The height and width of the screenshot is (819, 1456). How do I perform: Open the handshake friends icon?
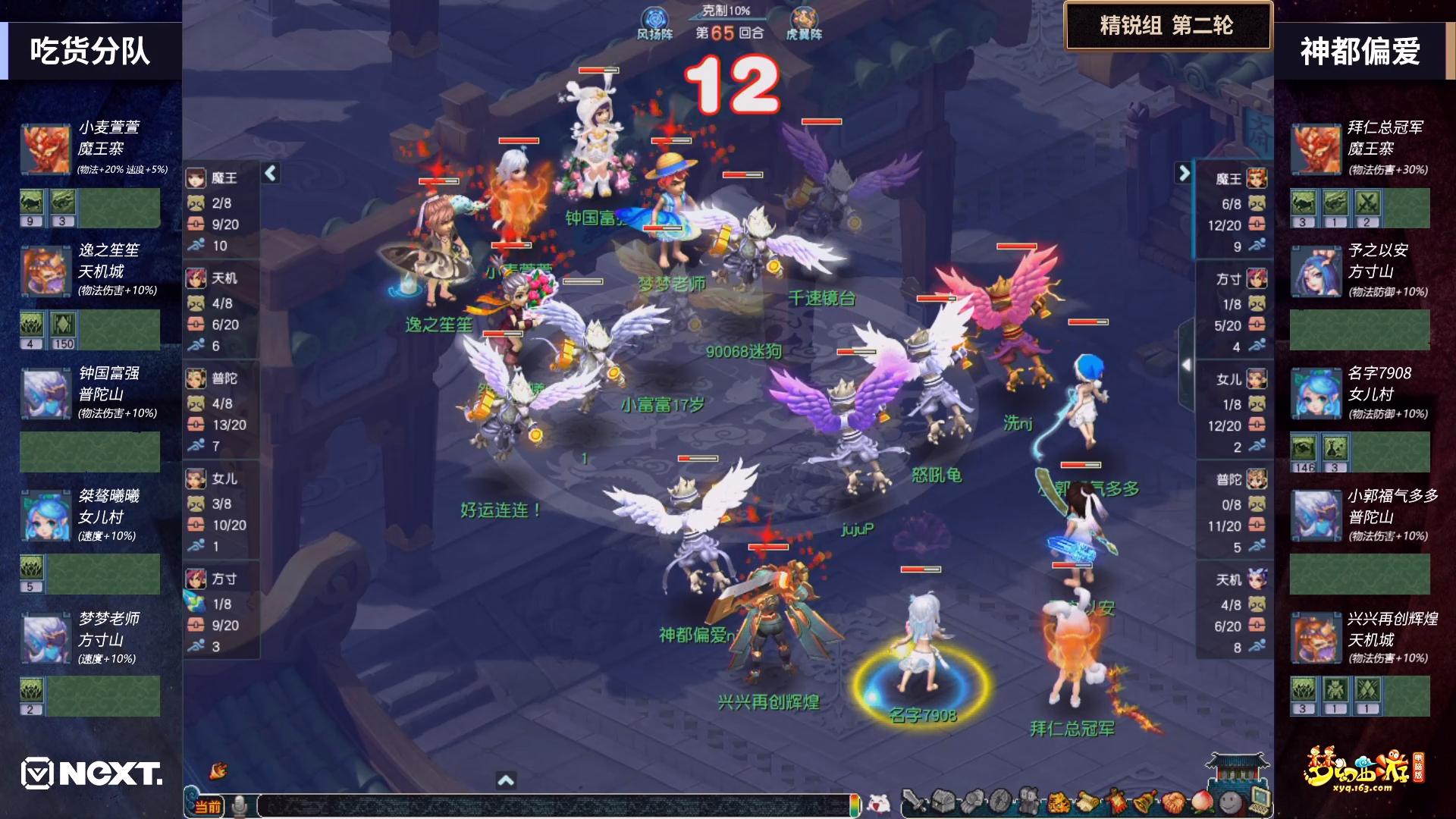tap(1172, 802)
